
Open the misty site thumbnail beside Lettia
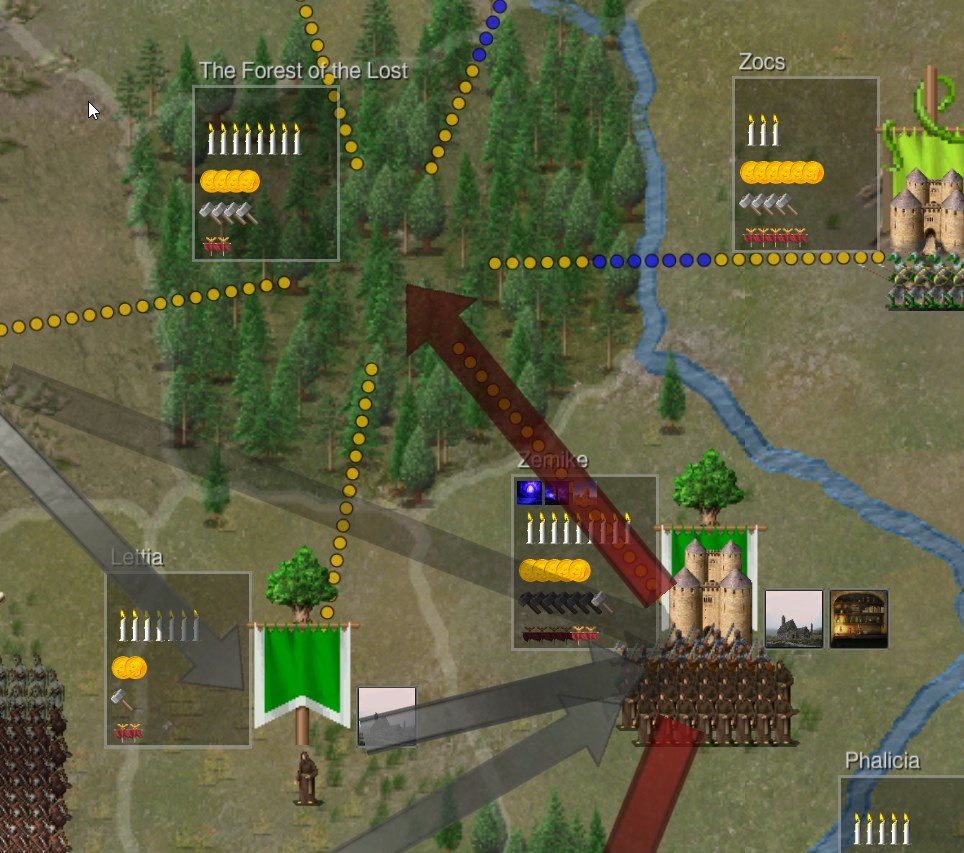click(387, 716)
